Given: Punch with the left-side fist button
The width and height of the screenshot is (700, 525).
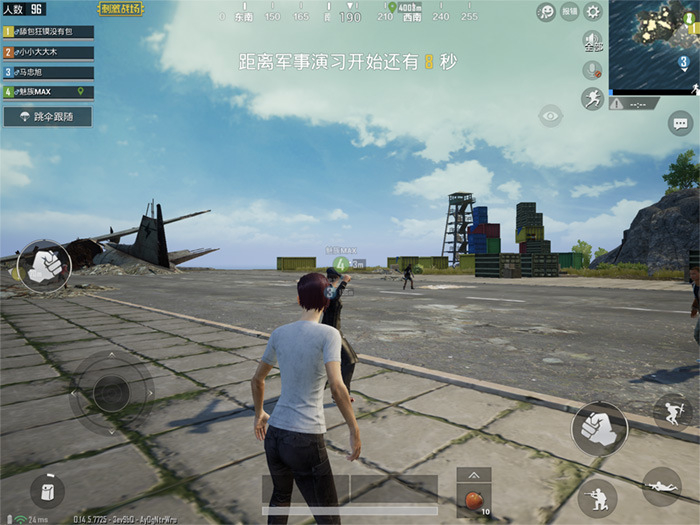Looking at the screenshot, I should [x=43, y=264].
